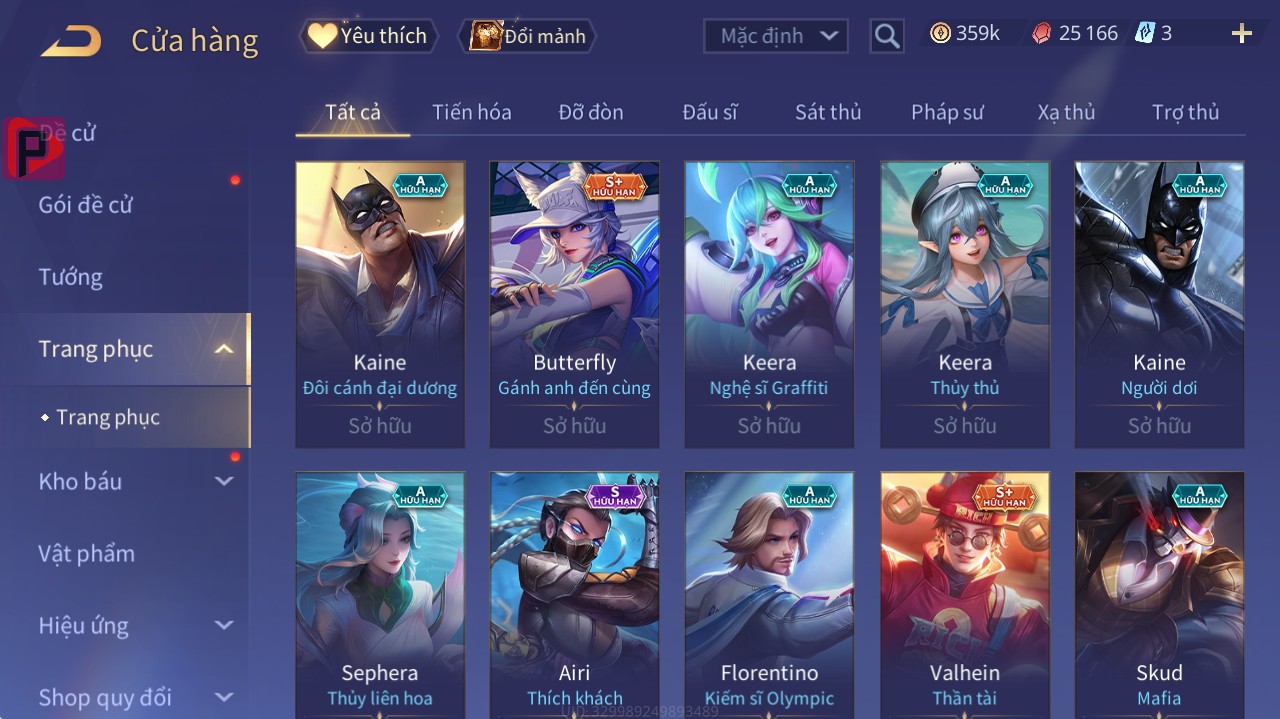Choose the Trợ thủ tab
1280x719 pixels.
click(x=1185, y=112)
